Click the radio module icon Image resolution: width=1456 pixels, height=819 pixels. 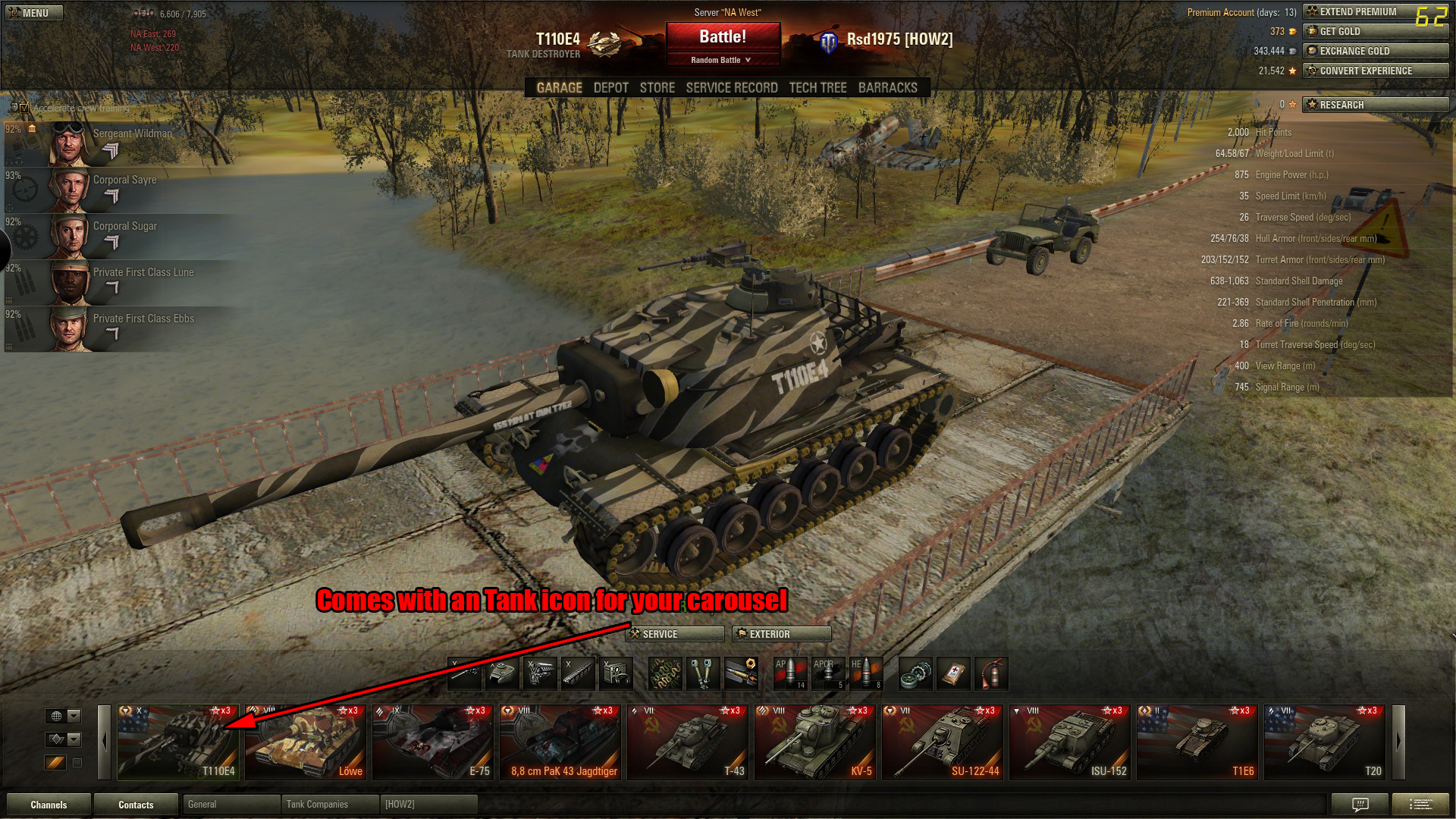click(616, 674)
